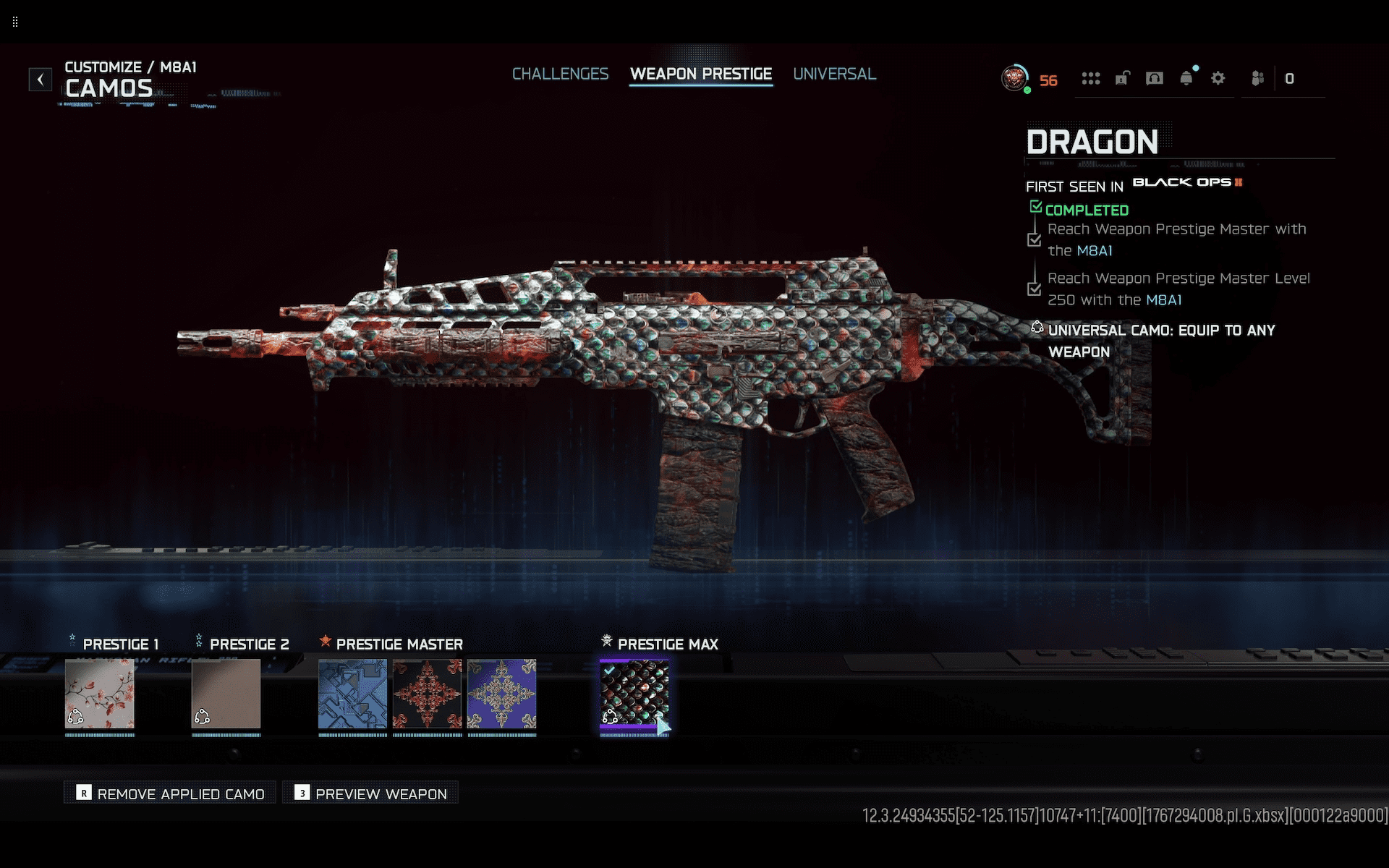Go back using the arrow button

41,79
